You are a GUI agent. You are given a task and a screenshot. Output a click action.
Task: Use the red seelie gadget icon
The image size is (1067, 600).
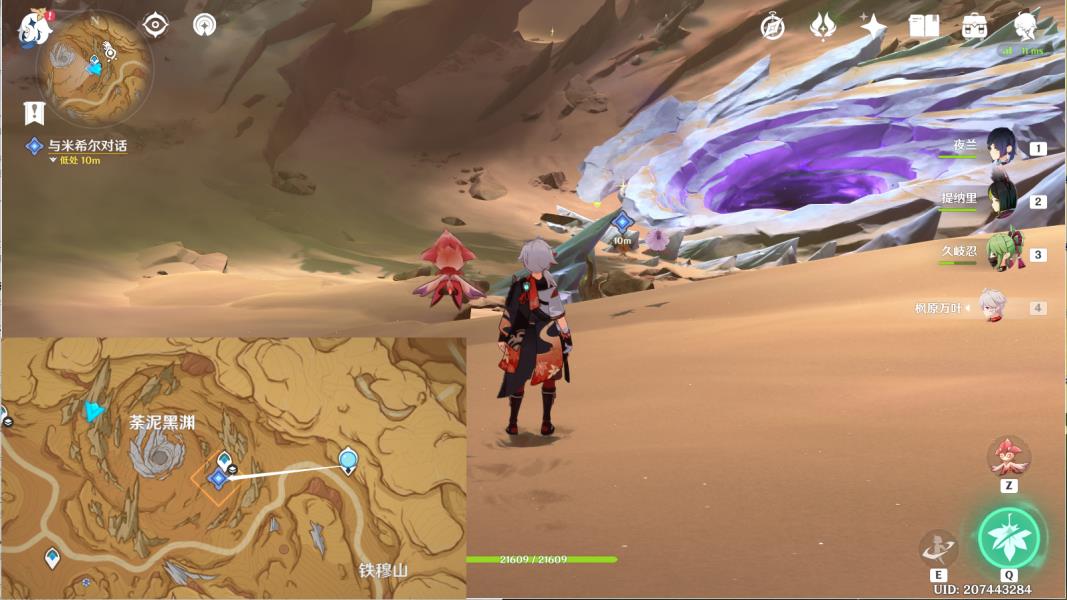click(1009, 456)
